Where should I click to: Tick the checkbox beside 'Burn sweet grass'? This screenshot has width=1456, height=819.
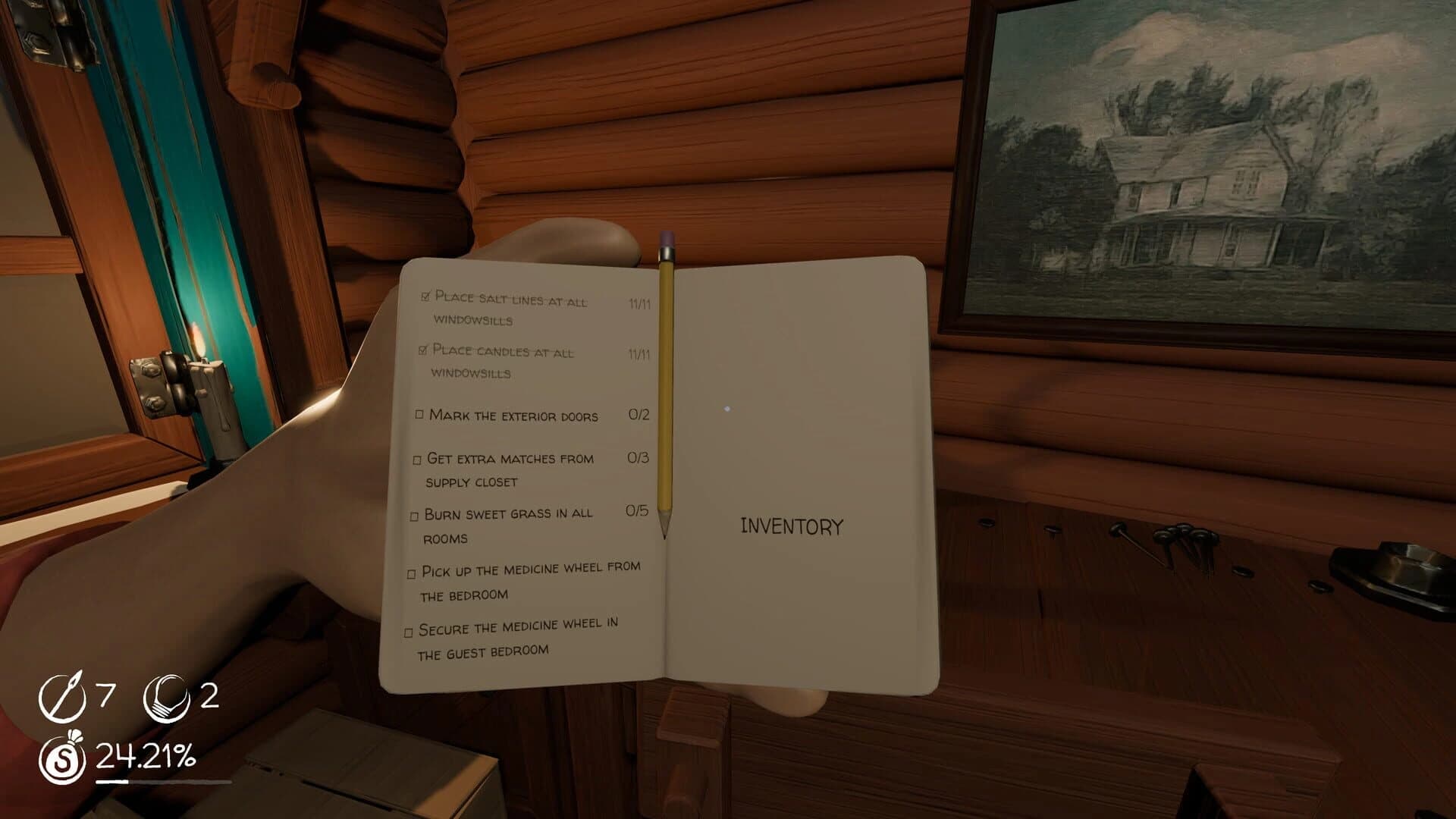point(414,516)
